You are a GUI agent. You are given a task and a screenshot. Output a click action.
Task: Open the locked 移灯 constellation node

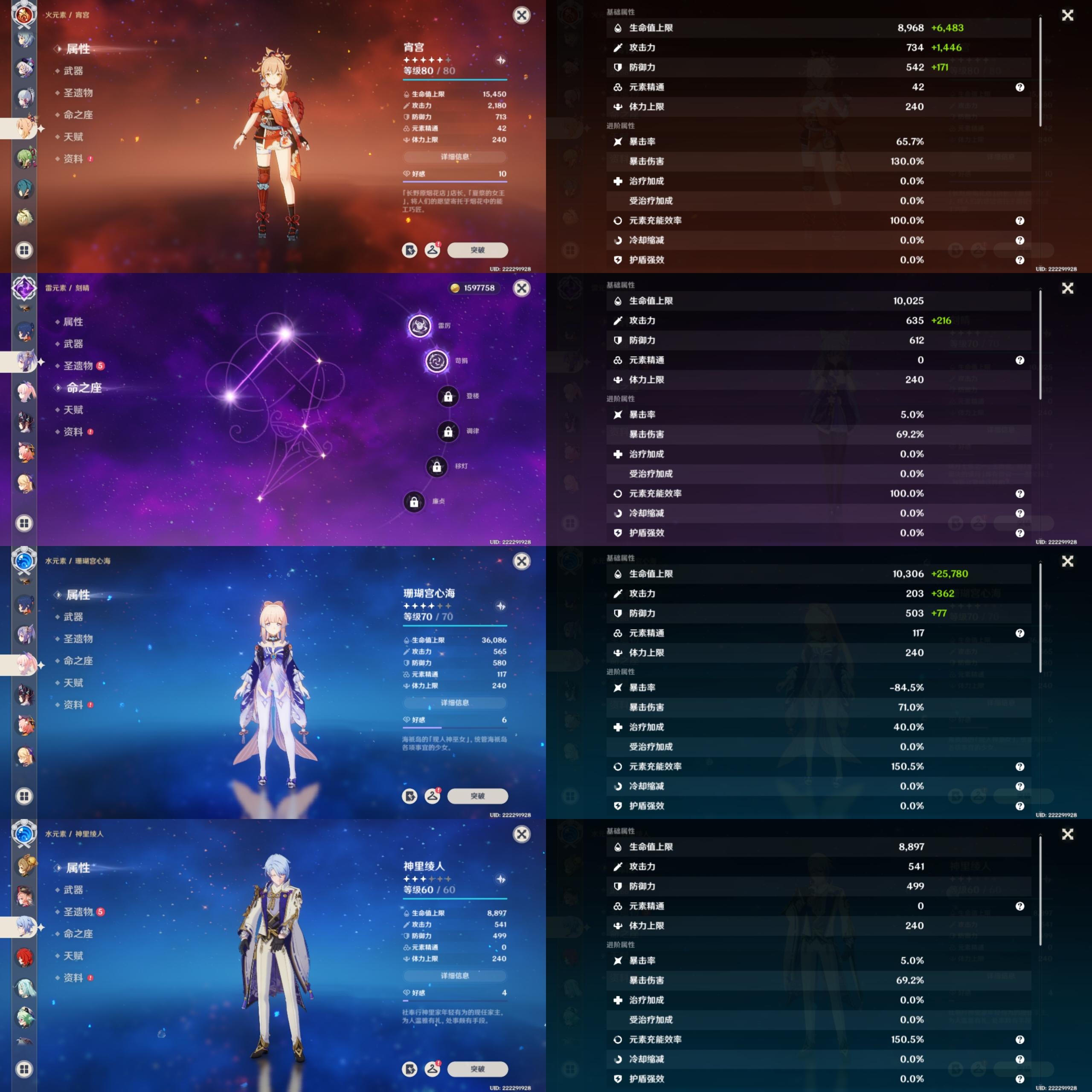[x=436, y=466]
